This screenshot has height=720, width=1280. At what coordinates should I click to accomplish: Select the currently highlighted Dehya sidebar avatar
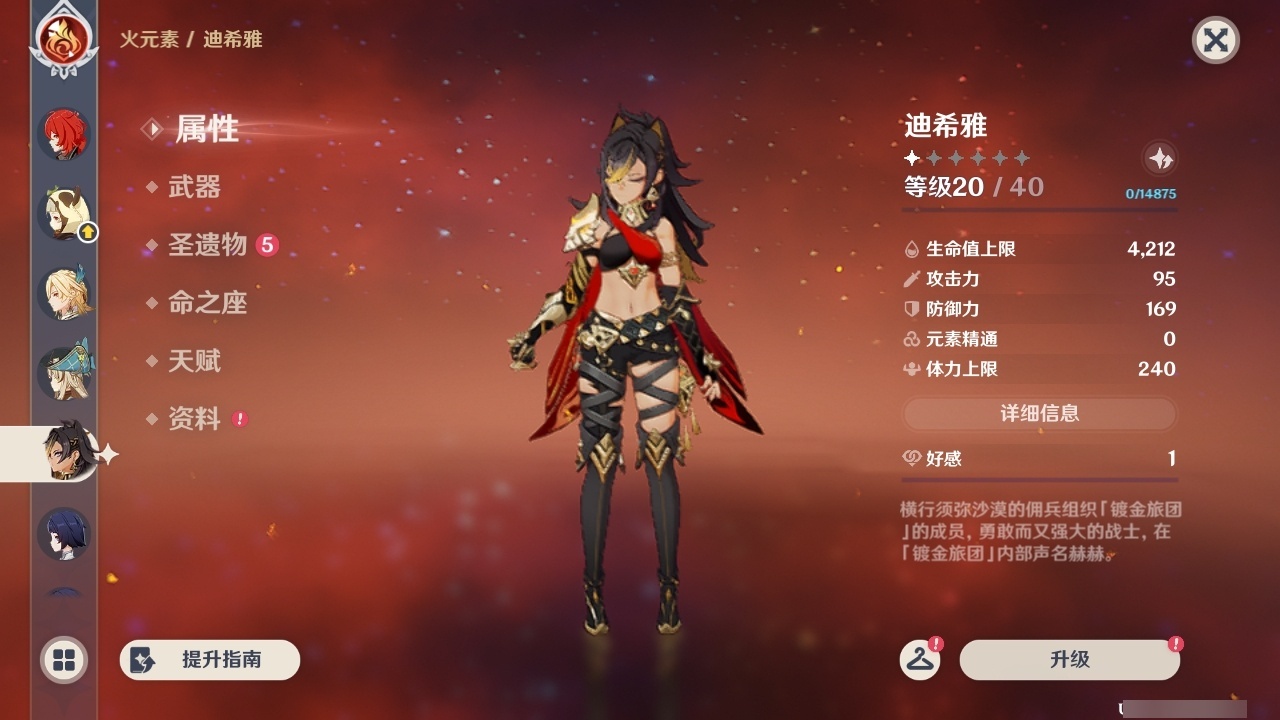(x=64, y=452)
